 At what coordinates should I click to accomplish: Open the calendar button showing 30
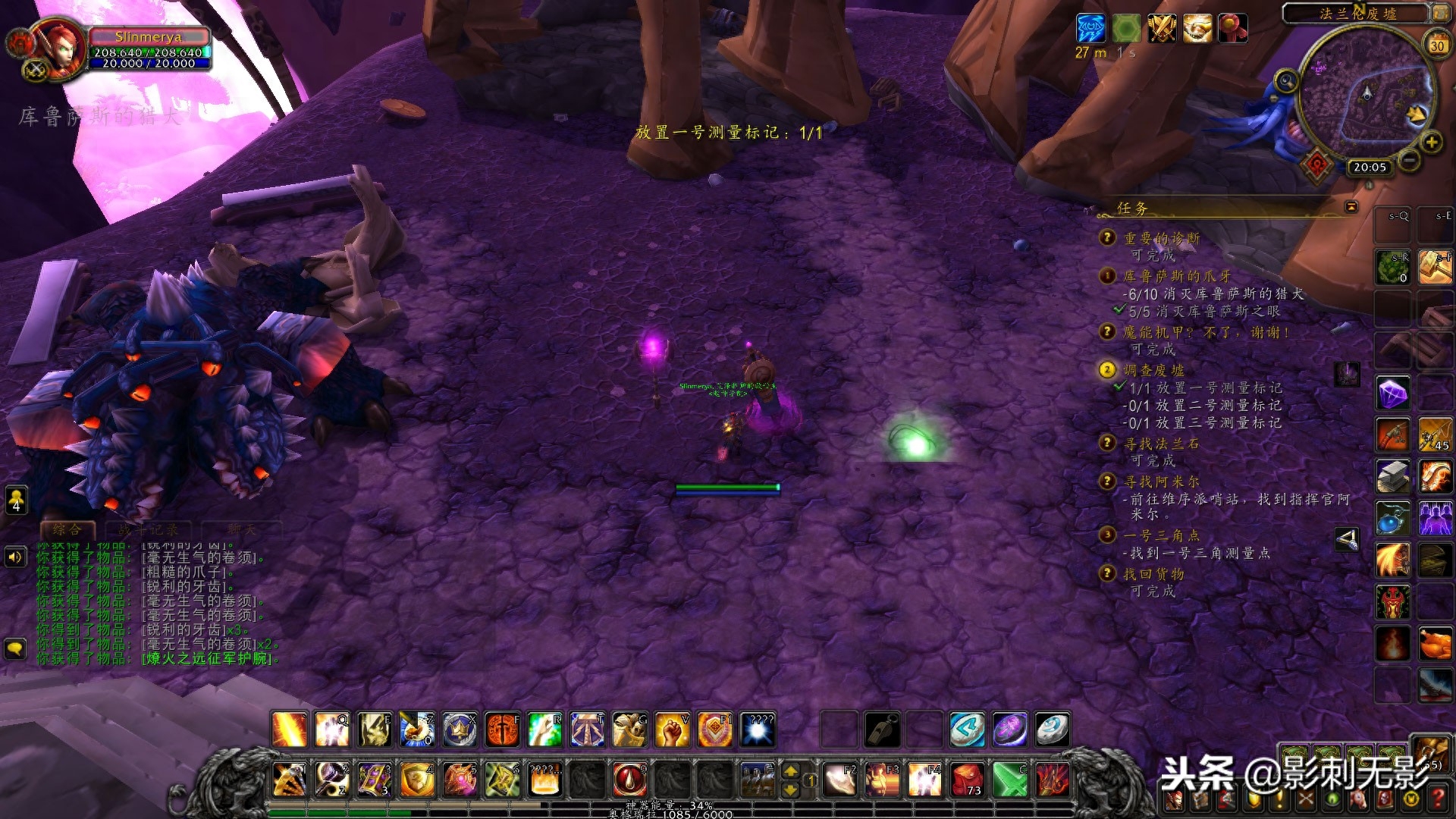coord(1437,45)
